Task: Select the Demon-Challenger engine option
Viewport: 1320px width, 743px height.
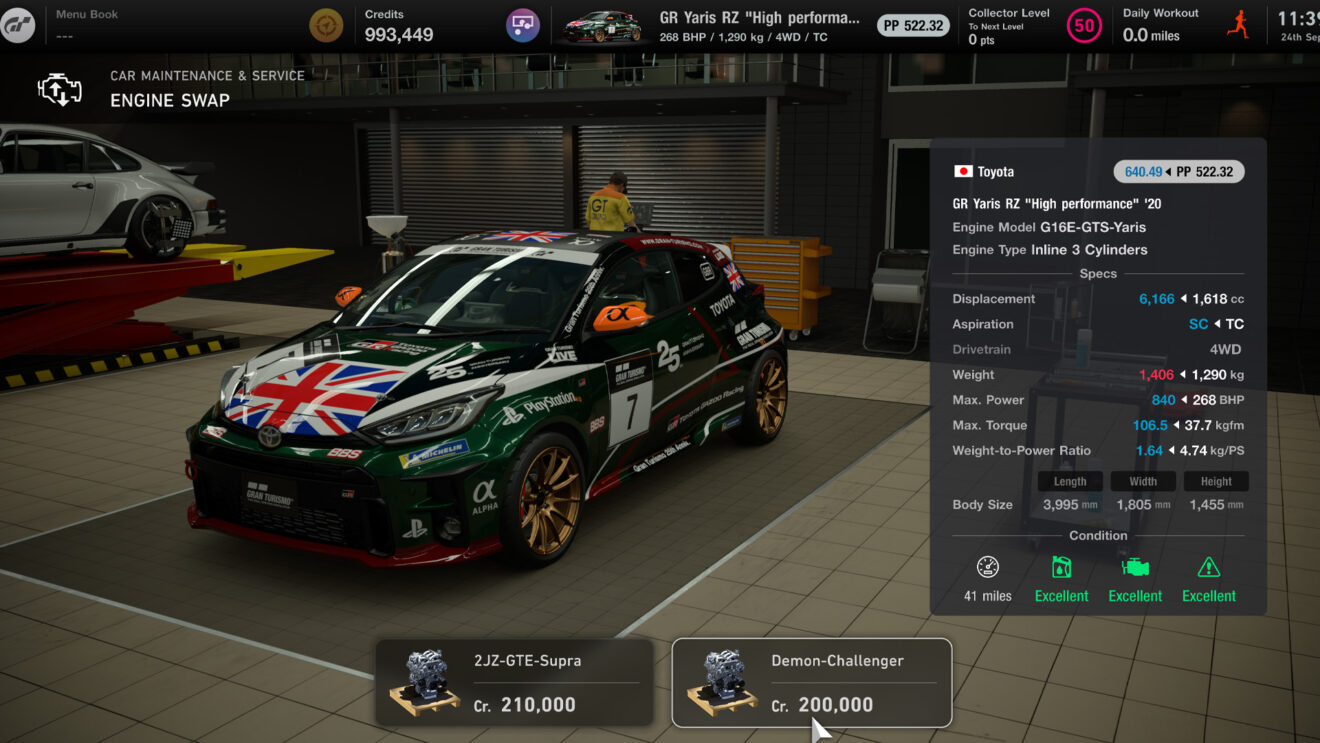Action: 810,683
